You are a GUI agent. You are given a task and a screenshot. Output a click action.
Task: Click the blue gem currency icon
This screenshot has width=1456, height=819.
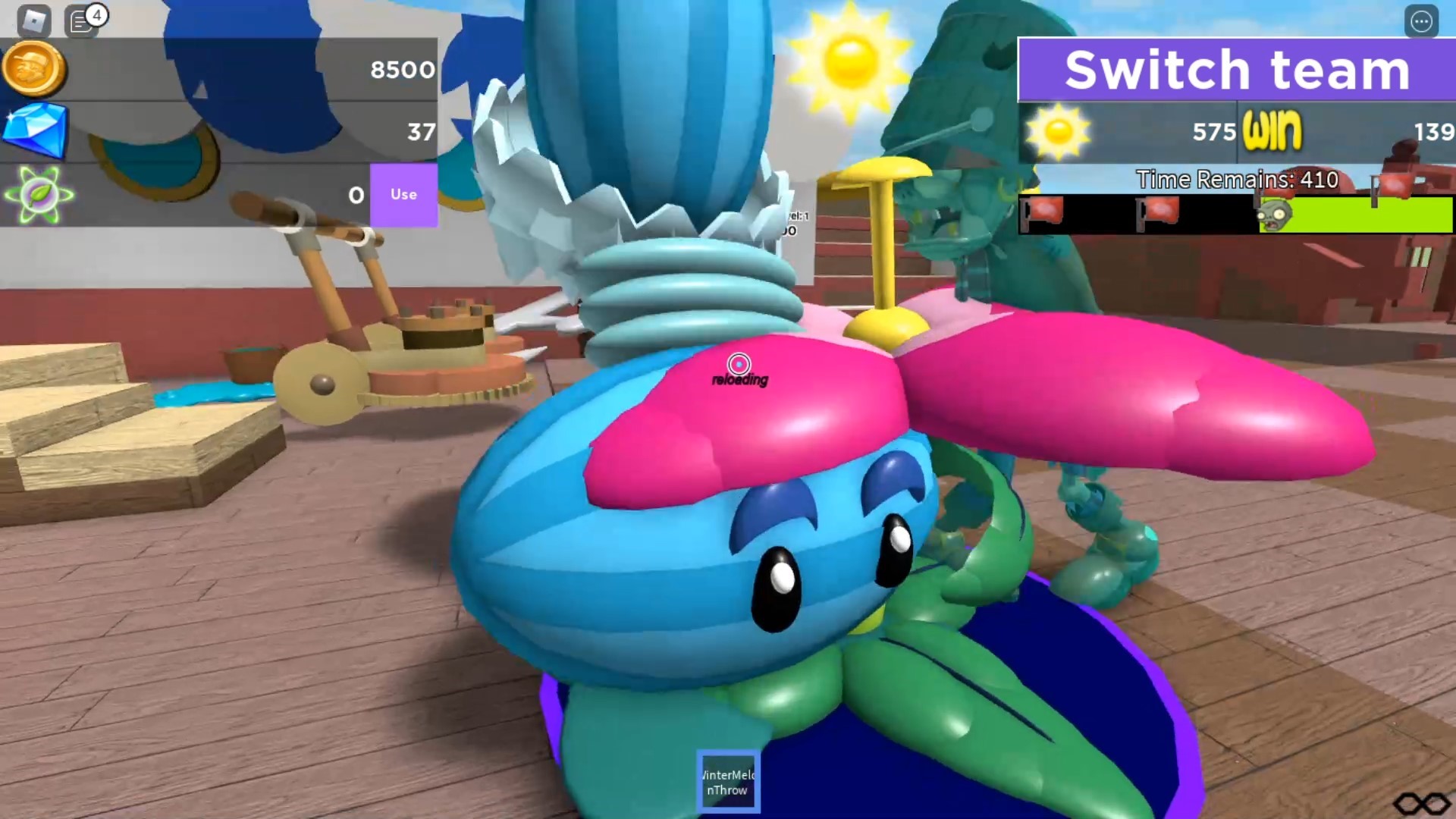tap(34, 130)
